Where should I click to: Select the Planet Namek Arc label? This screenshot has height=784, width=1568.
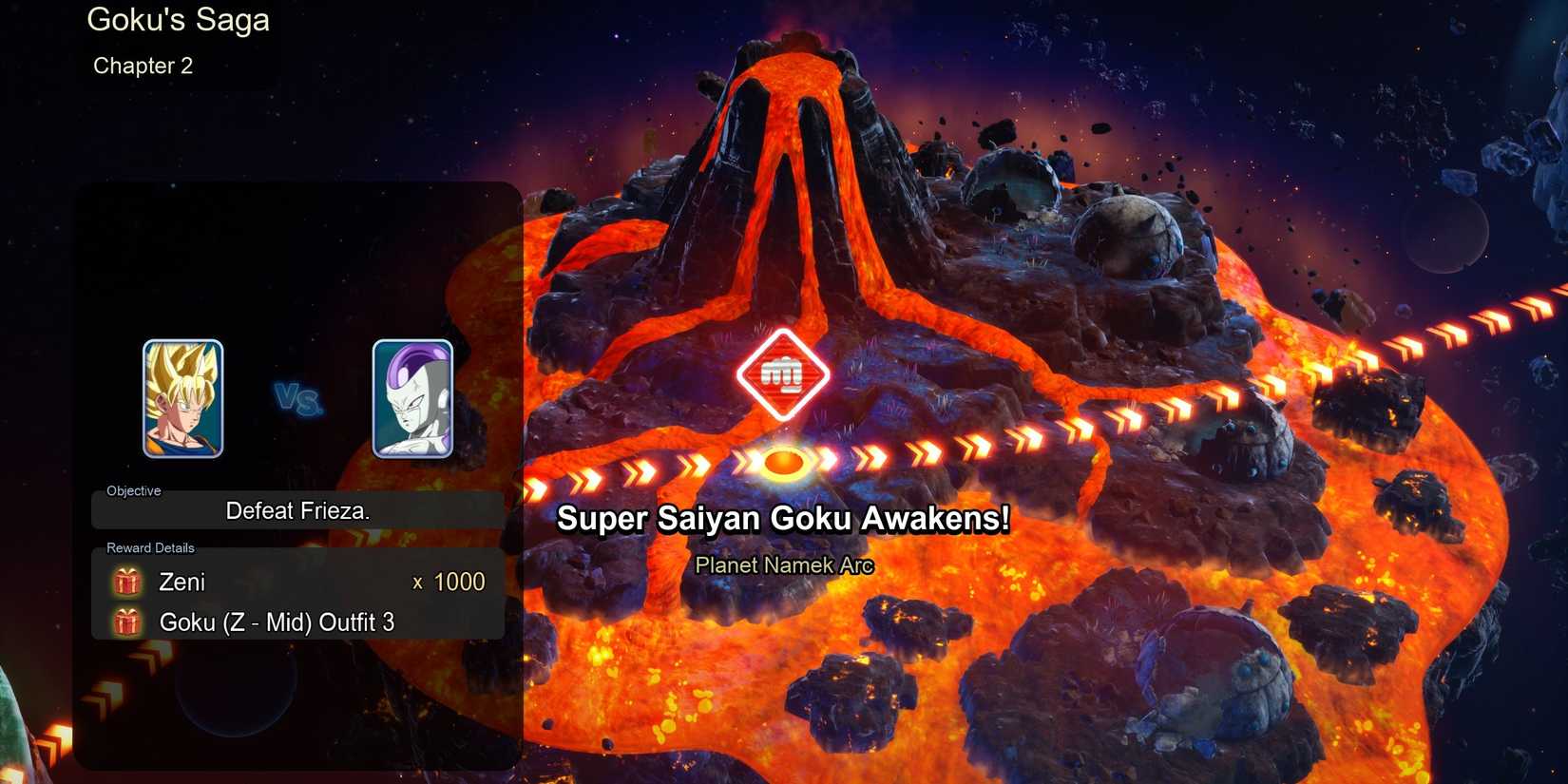[x=785, y=564]
